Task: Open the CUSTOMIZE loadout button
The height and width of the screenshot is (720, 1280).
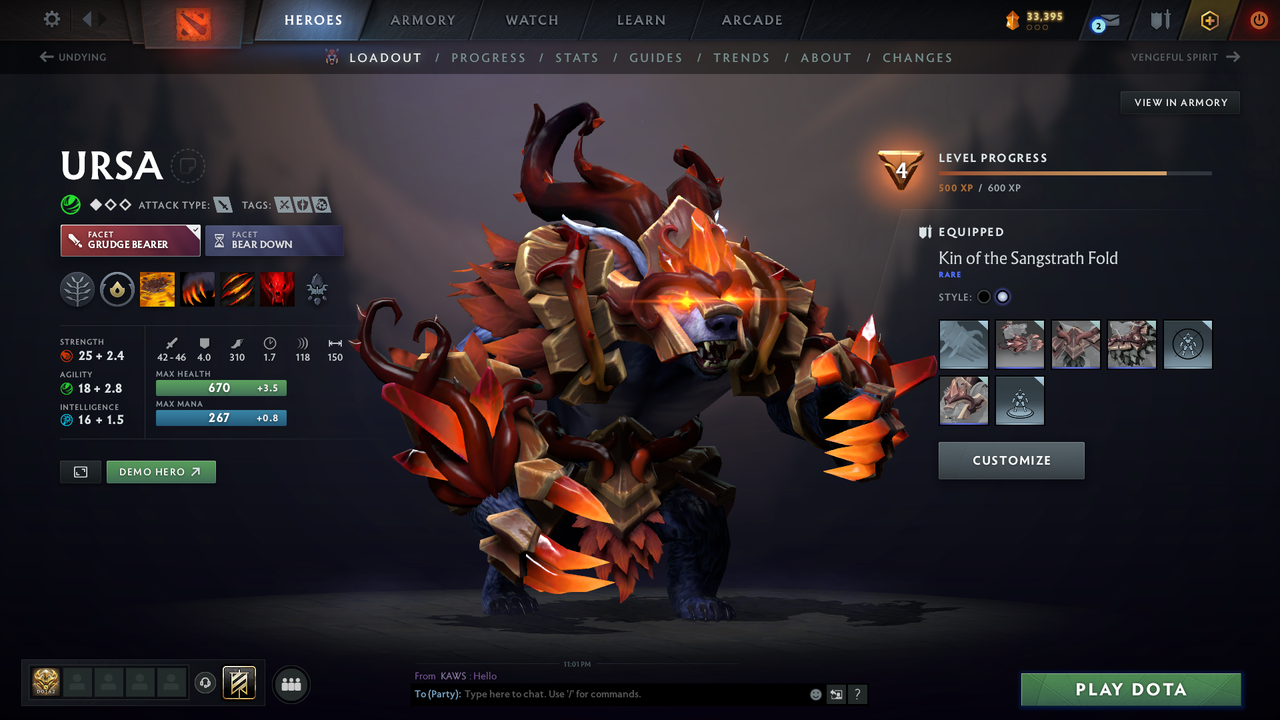Action: (x=1011, y=460)
